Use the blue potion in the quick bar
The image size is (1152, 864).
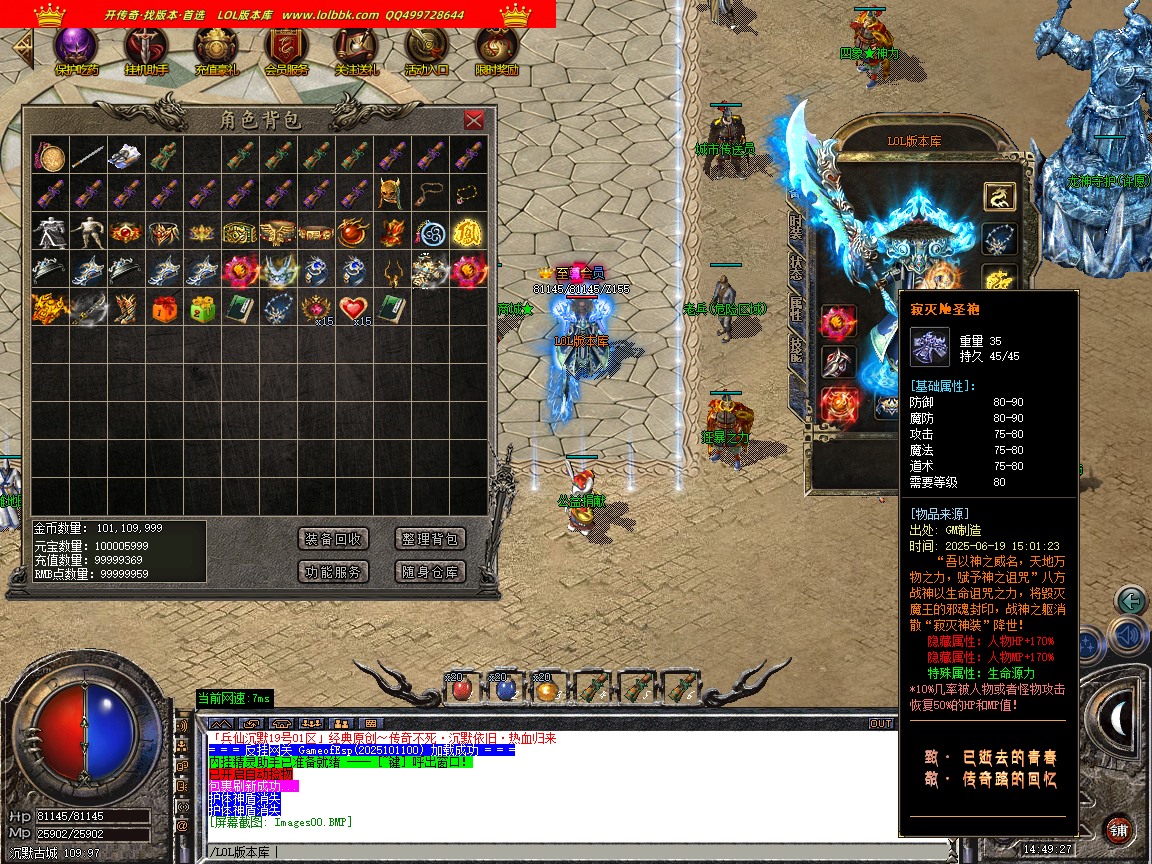504,689
